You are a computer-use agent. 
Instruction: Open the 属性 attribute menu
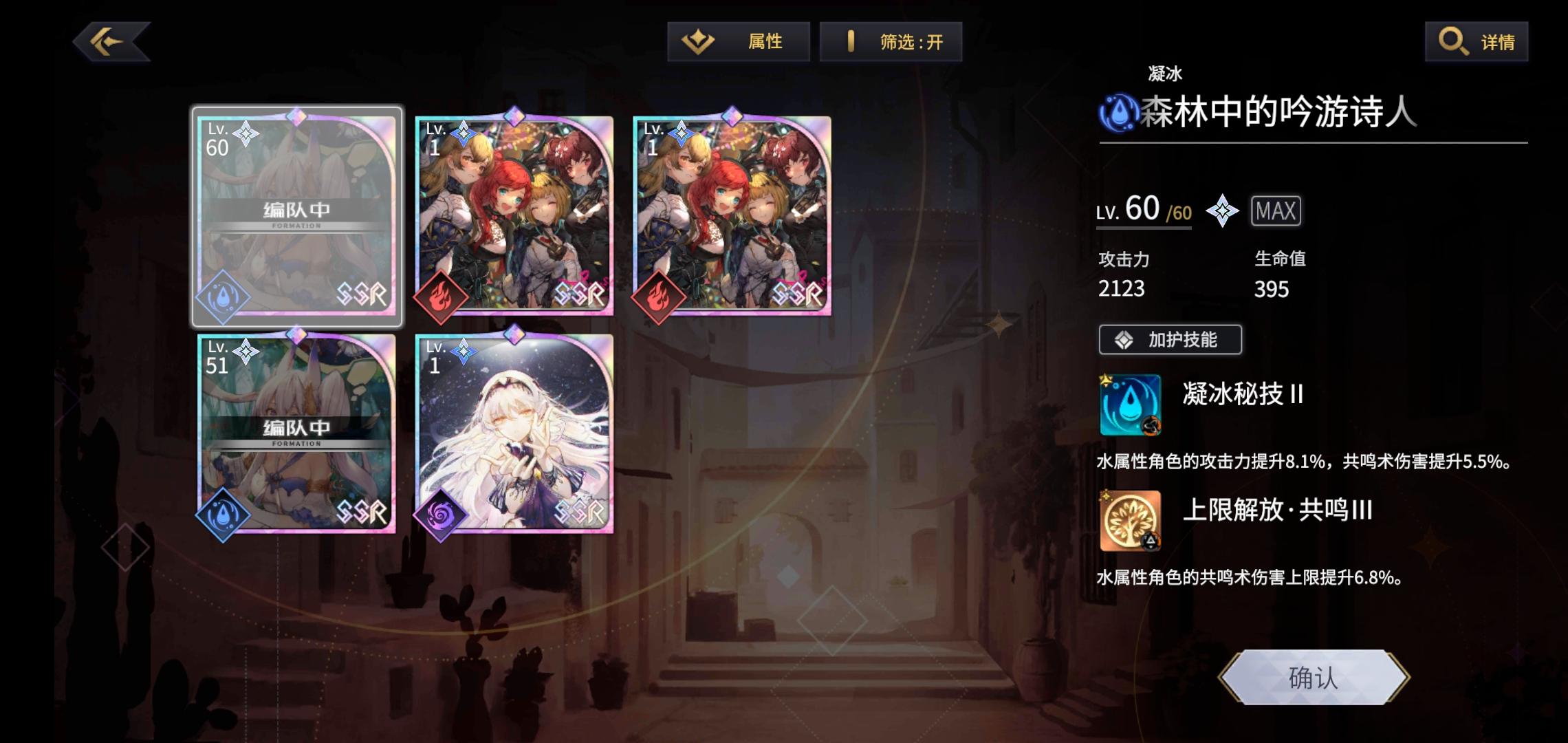click(739, 41)
